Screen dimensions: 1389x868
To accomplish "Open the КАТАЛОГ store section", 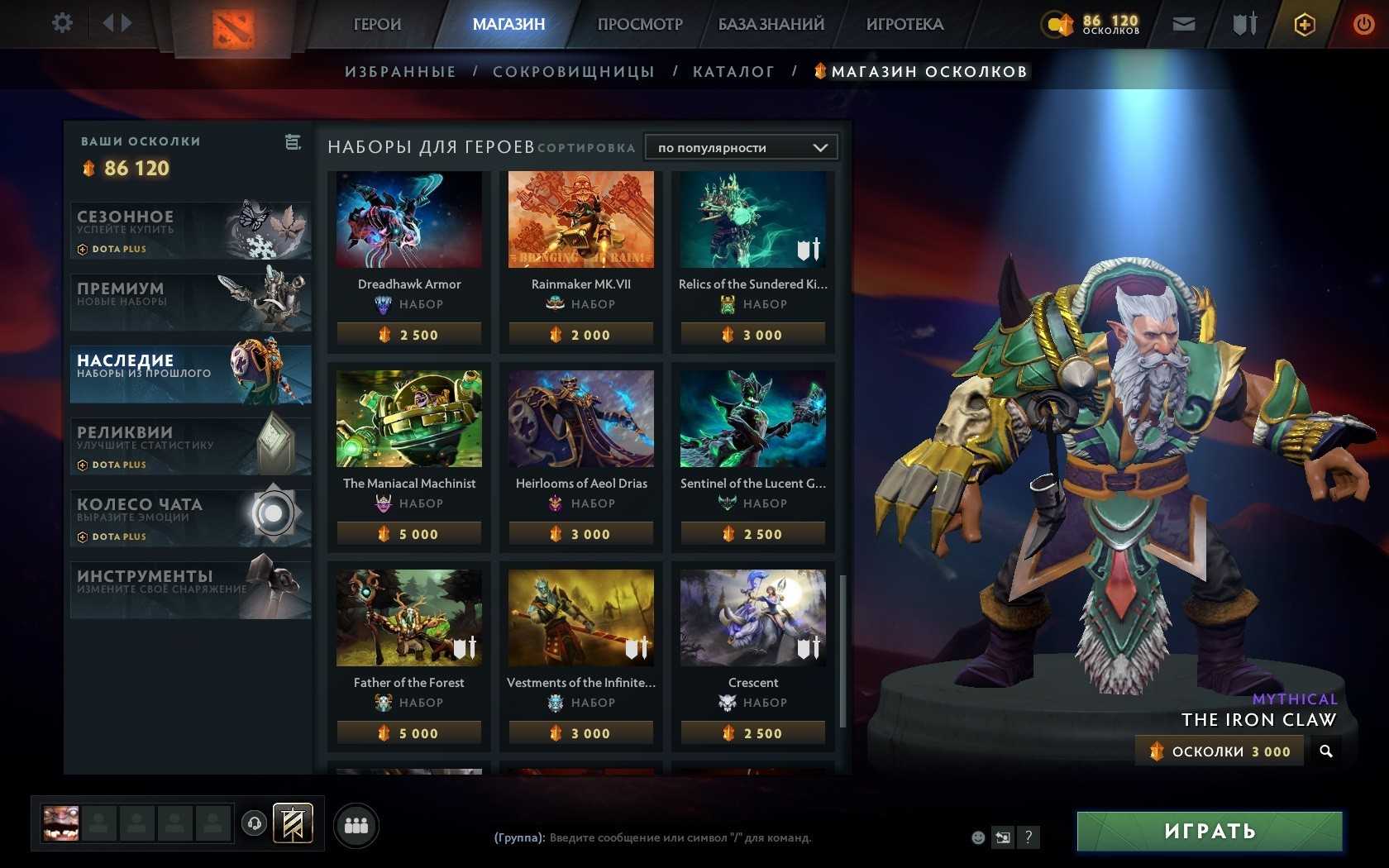I will [733, 72].
